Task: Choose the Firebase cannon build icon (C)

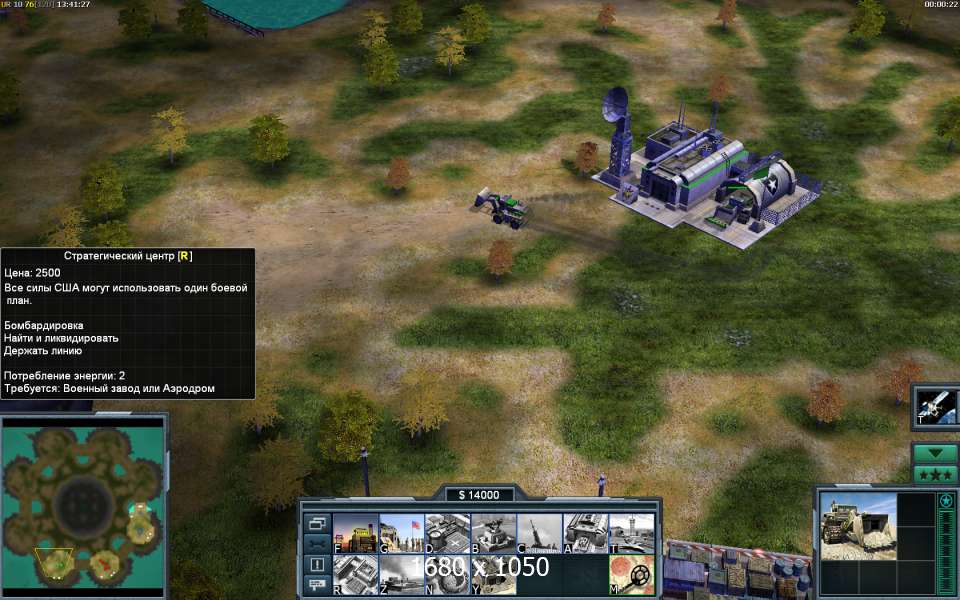Action: point(539,533)
